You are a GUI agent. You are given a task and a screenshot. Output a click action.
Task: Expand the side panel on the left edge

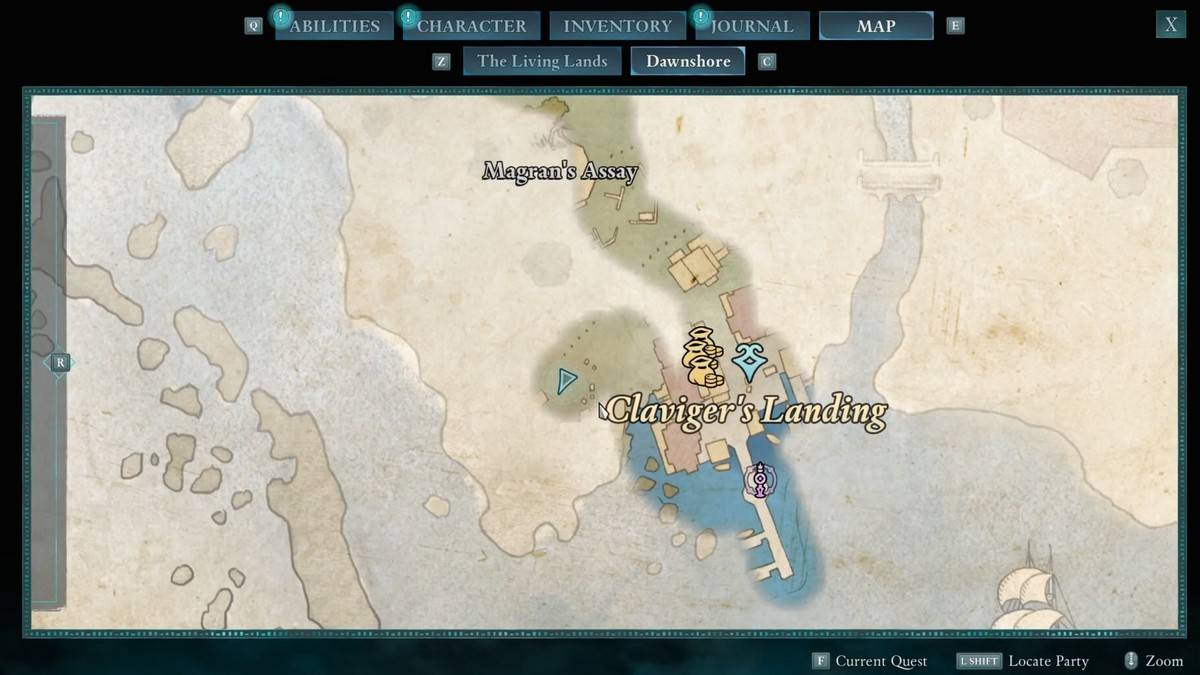pos(60,363)
